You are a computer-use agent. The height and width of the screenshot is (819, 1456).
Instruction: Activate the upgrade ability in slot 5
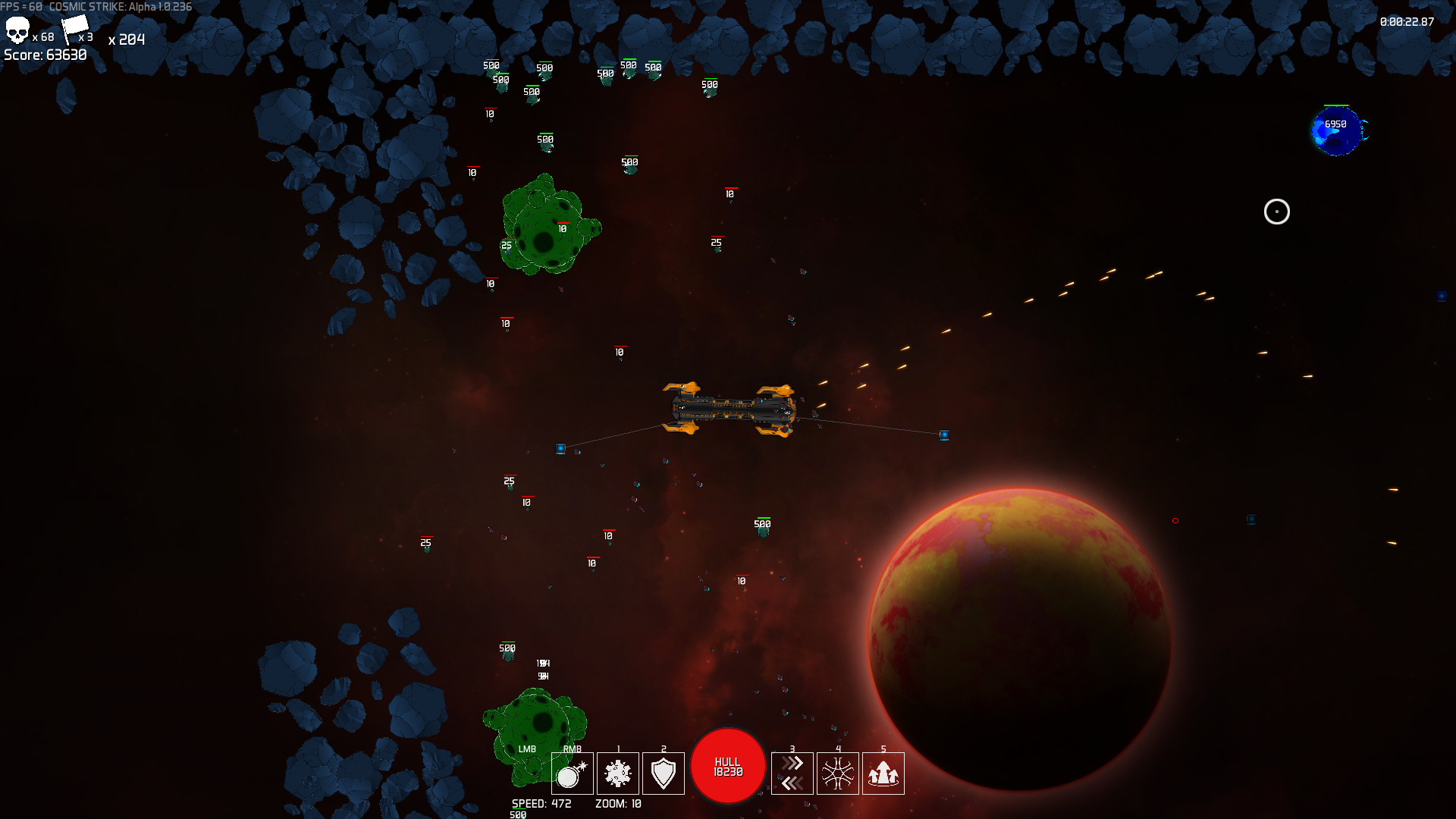tap(883, 773)
